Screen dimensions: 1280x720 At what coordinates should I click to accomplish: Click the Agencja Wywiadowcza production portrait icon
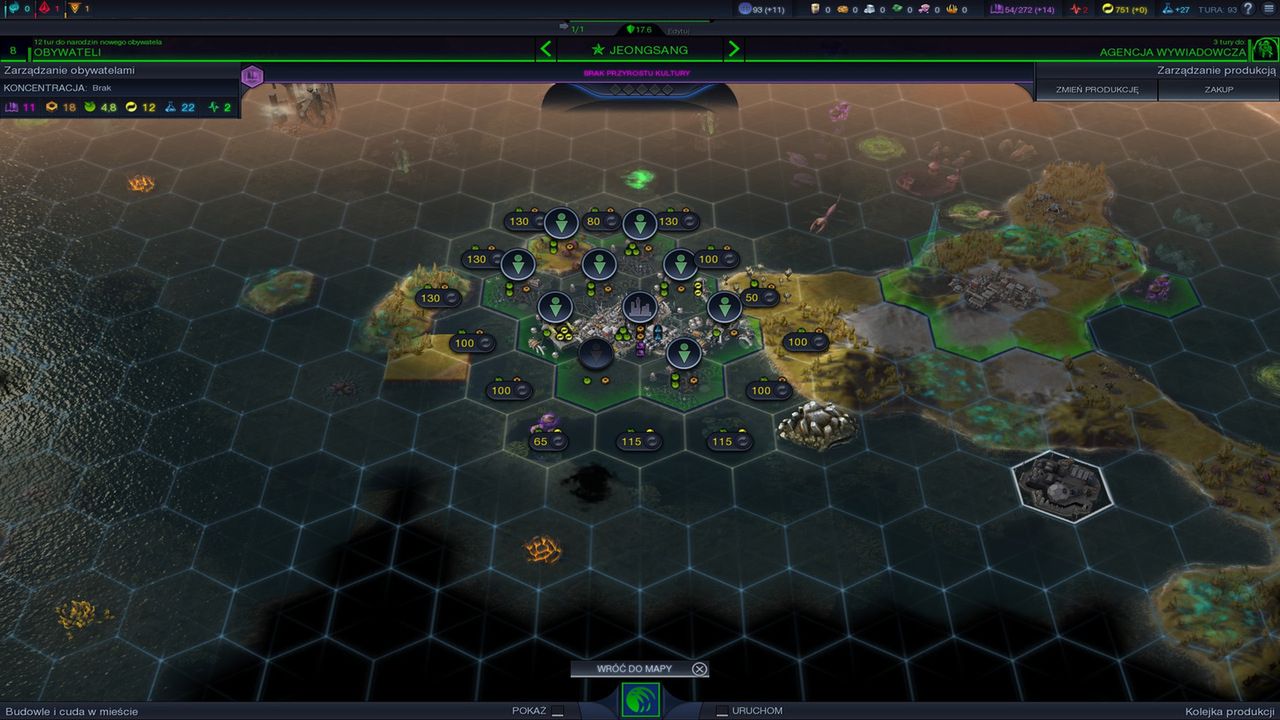coord(1264,48)
